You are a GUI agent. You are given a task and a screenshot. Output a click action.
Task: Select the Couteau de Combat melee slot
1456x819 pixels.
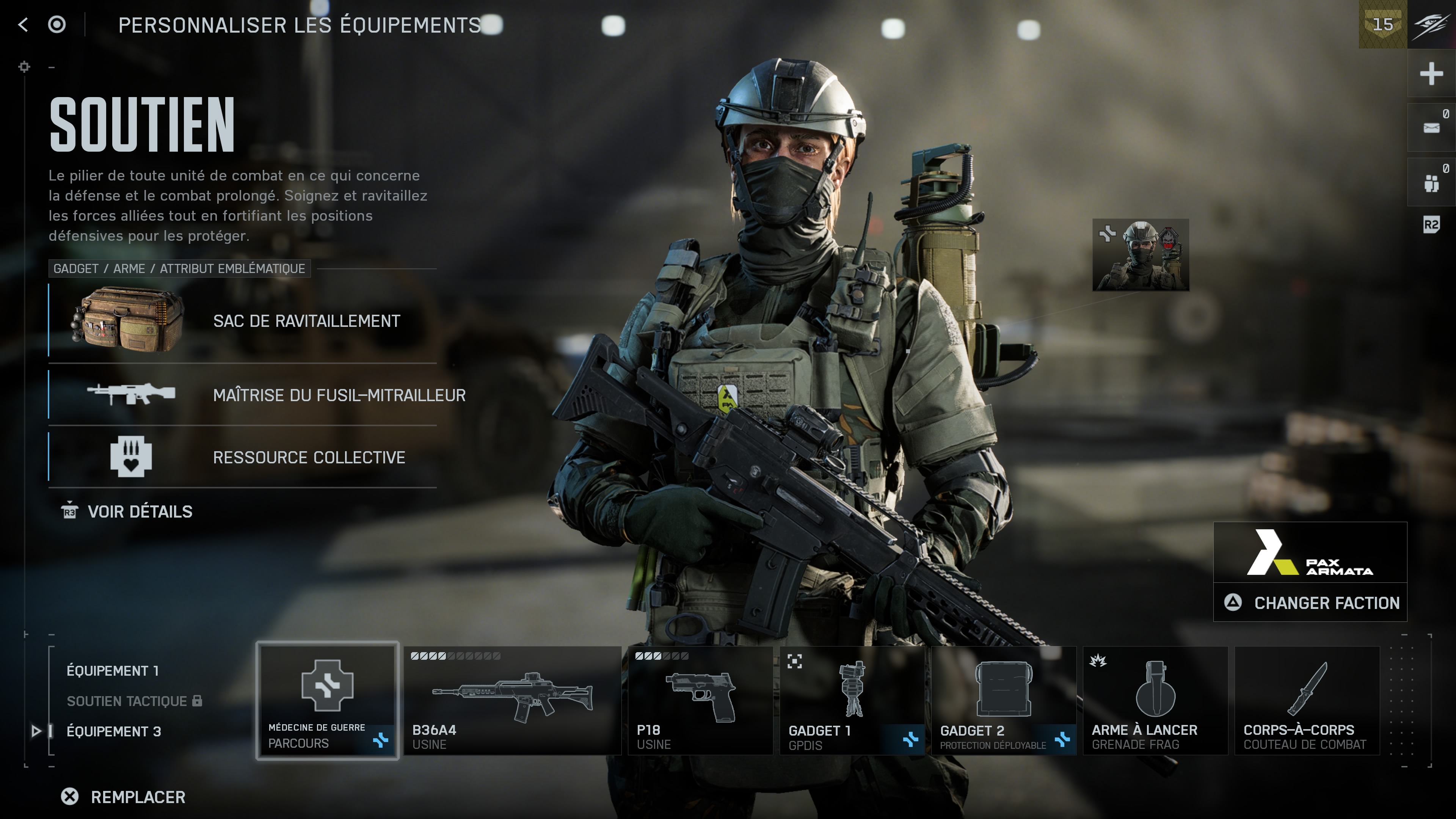click(1307, 700)
